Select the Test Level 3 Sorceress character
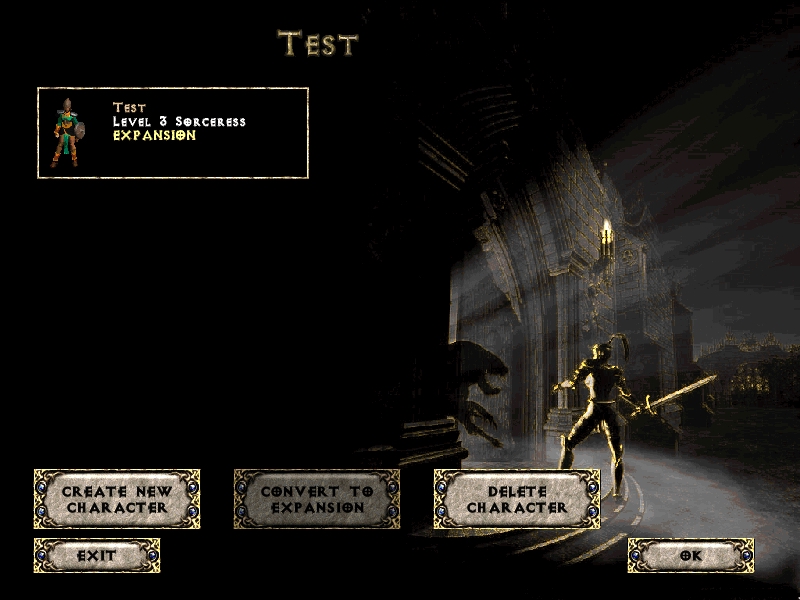Viewport: 800px width, 600px height. click(x=172, y=133)
